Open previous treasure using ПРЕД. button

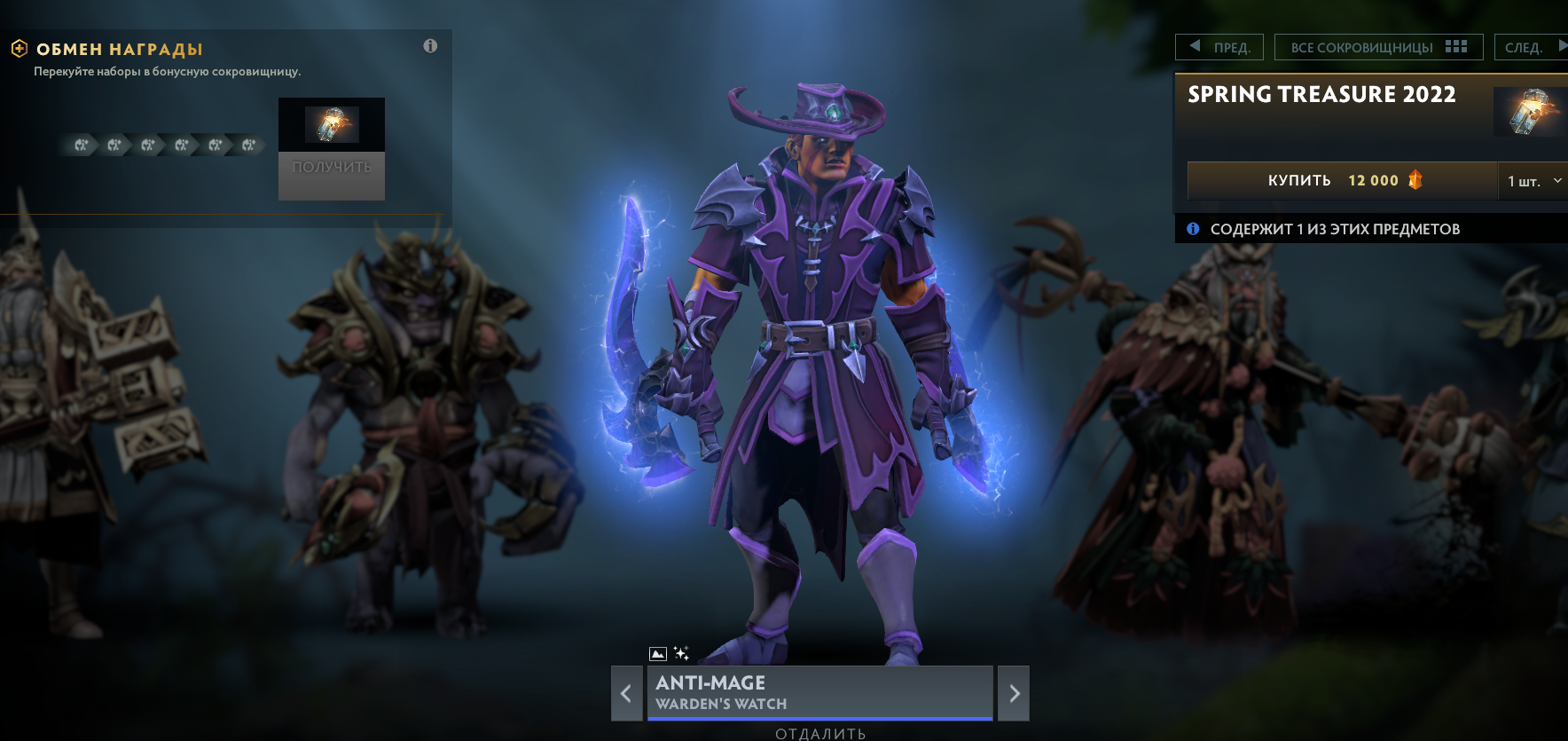click(x=1219, y=47)
